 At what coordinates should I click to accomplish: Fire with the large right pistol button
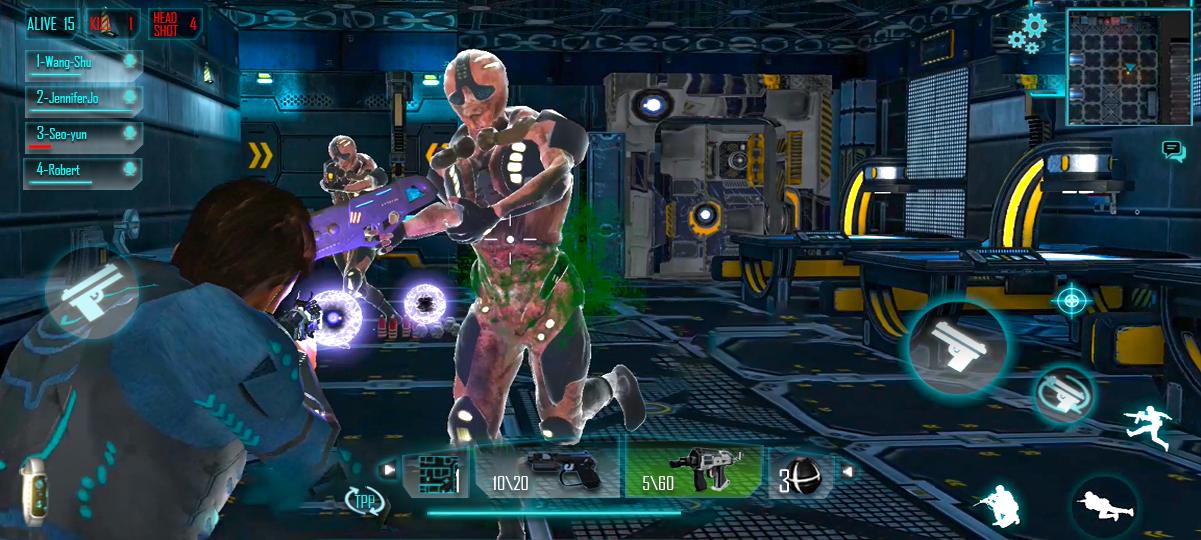pos(957,345)
